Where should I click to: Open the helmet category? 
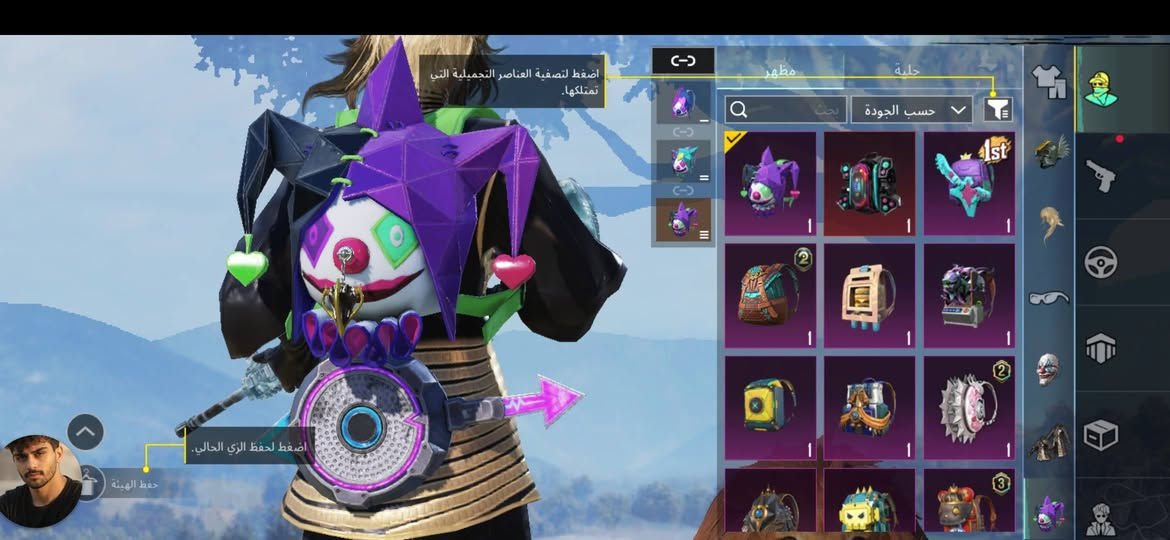[x=1048, y=152]
